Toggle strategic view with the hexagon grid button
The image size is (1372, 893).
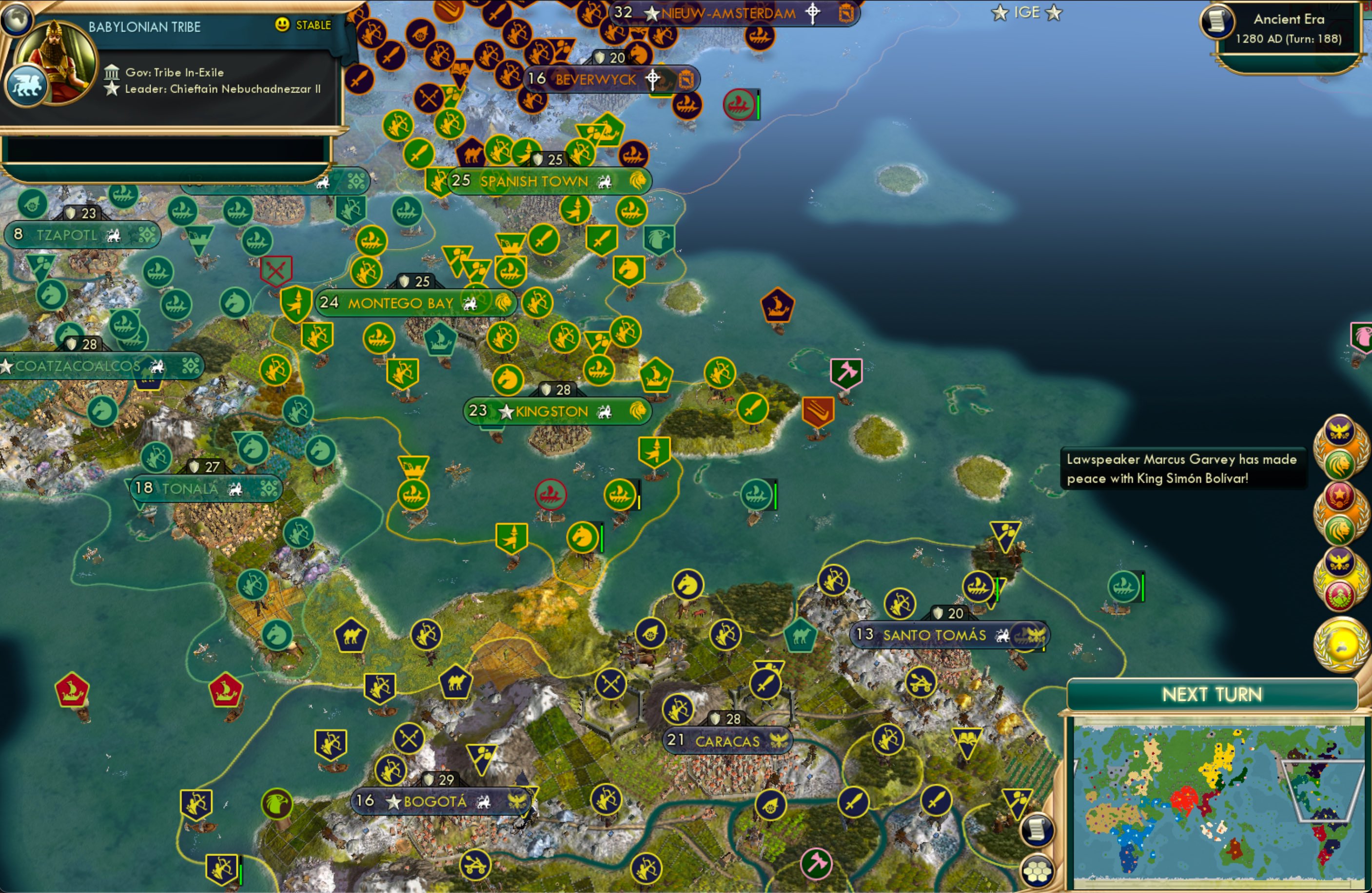(x=1038, y=874)
